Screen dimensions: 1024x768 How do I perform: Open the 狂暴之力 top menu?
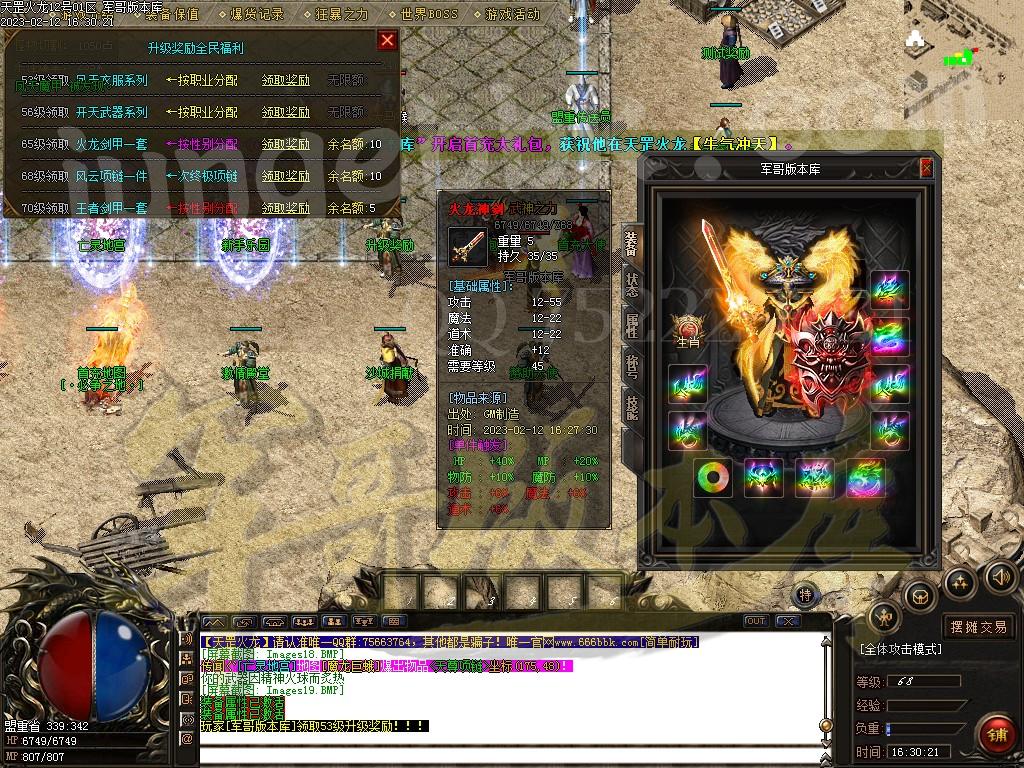tap(341, 14)
